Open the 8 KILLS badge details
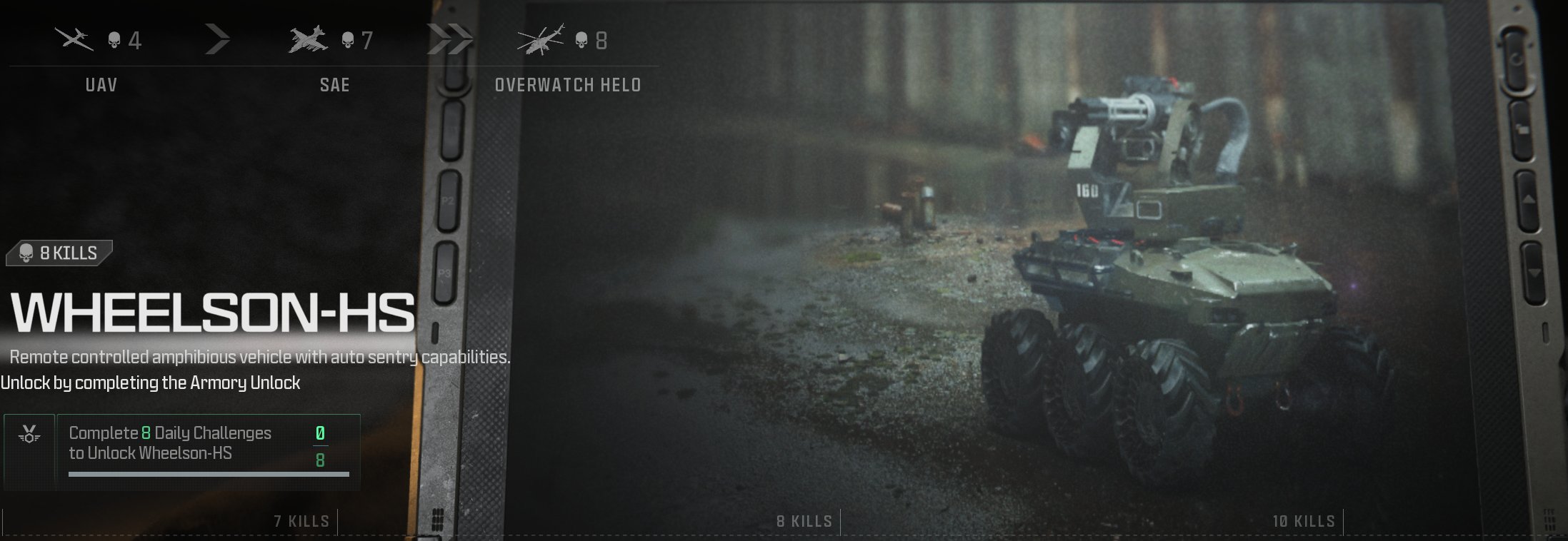The image size is (1568, 541). pos(57,253)
